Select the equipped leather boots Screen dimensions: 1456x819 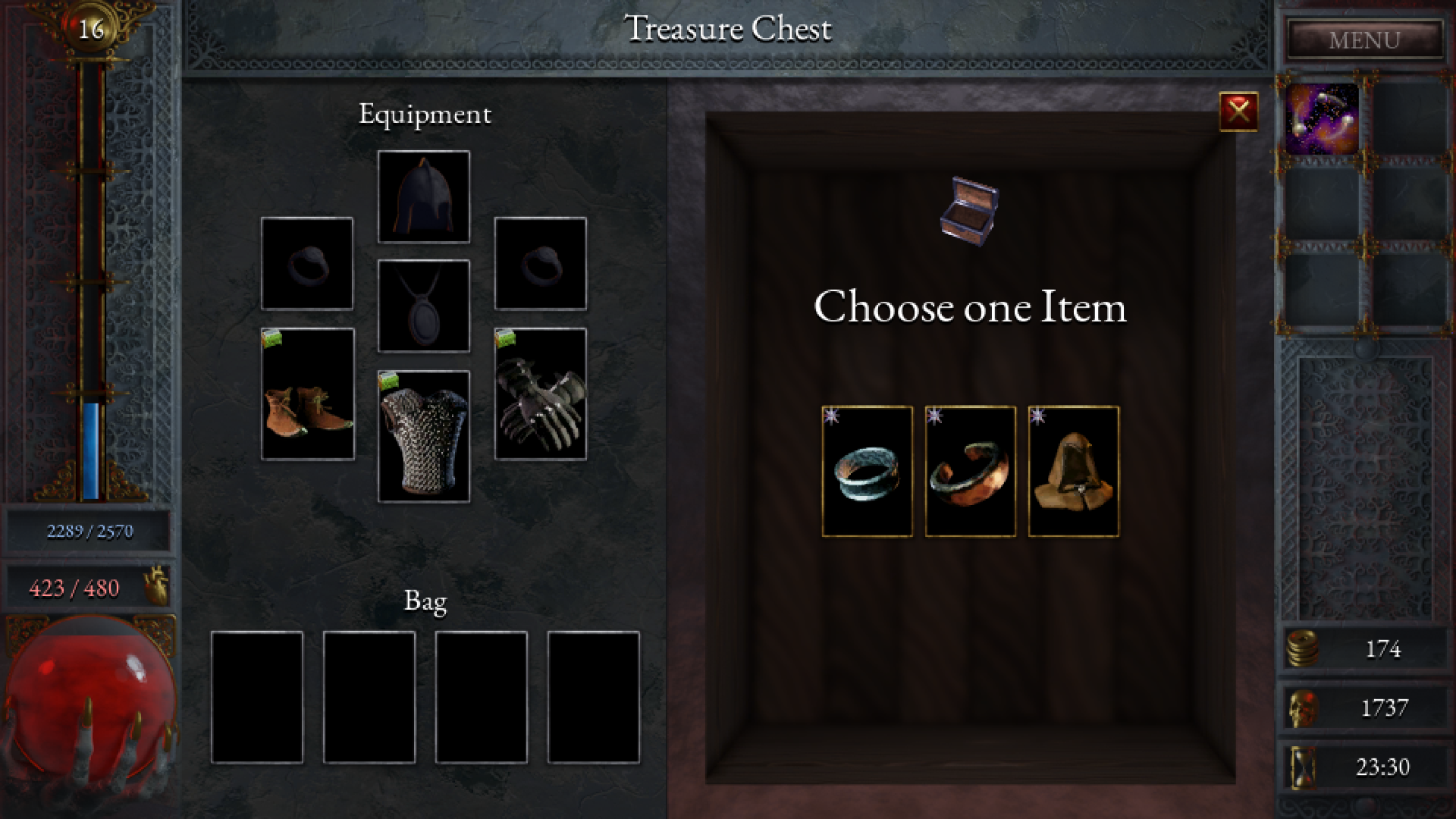[x=307, y=394]
